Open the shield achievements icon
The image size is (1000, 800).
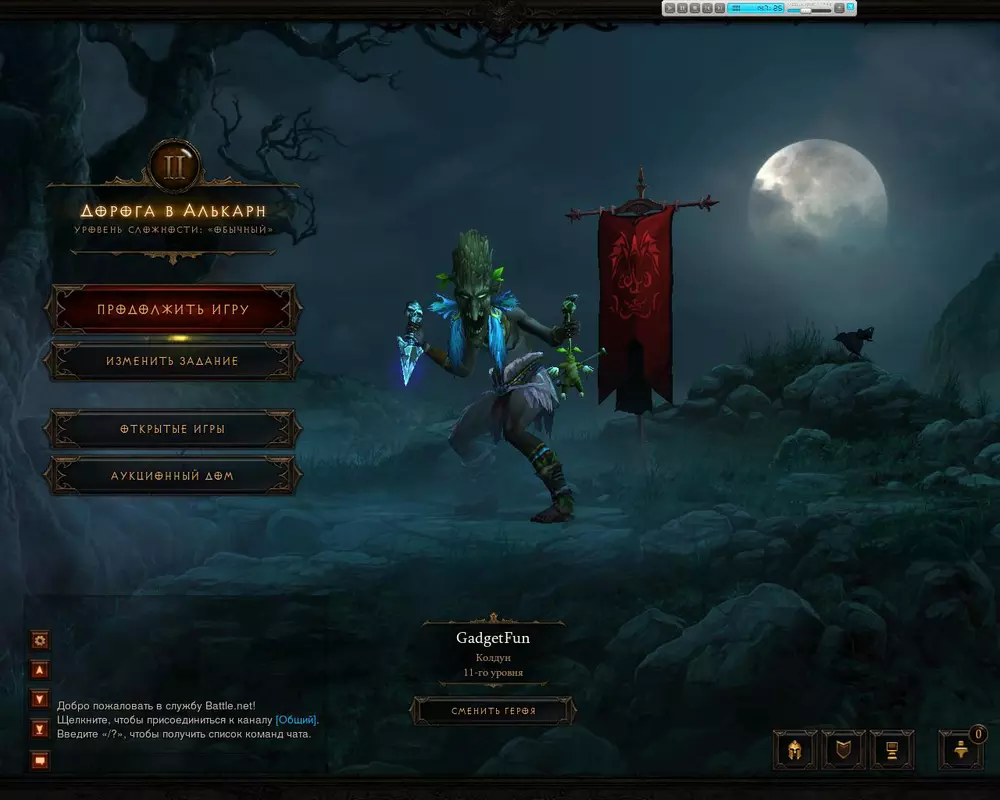tap(843, 750)
